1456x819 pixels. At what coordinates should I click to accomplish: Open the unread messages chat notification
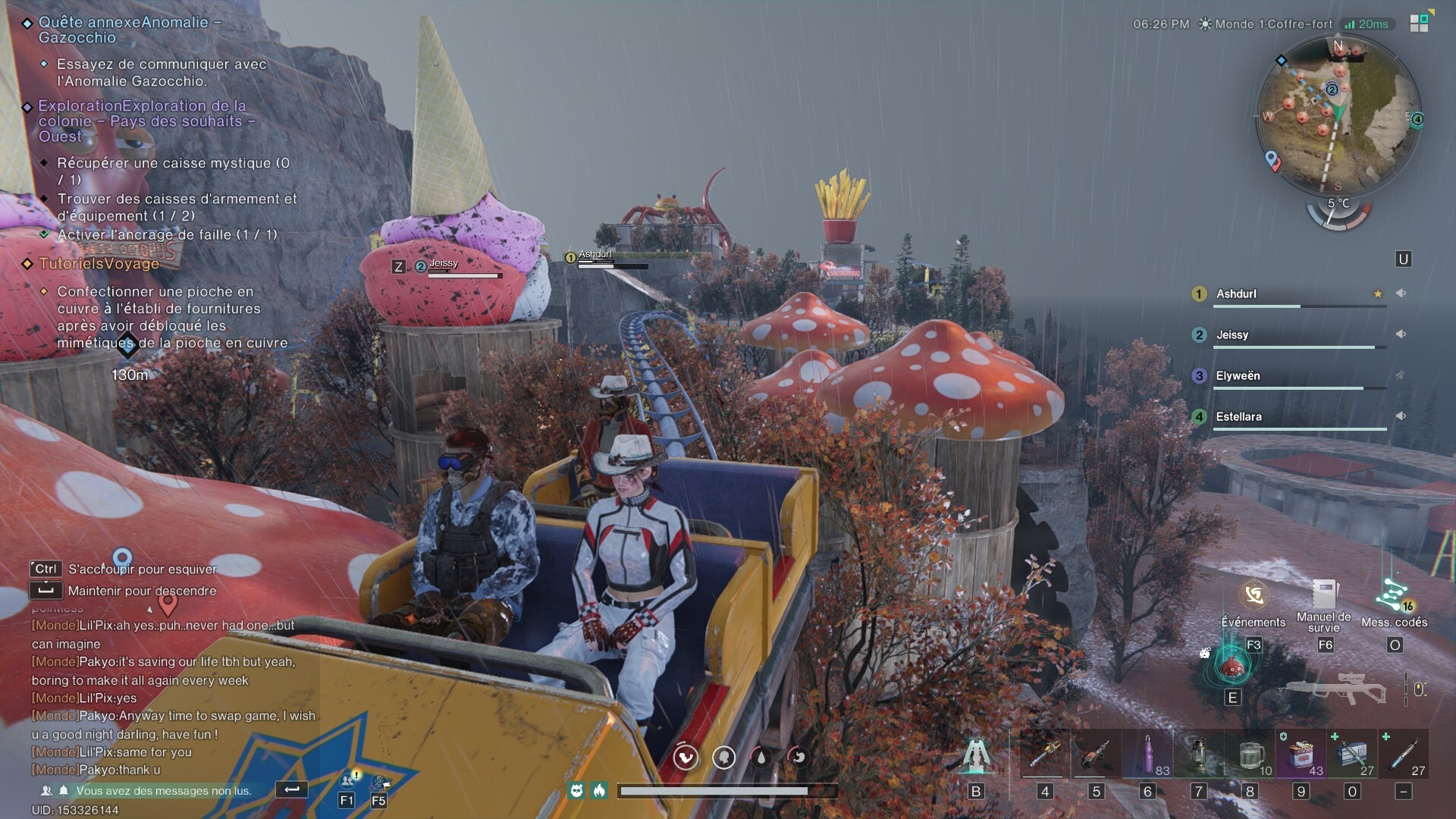tap(163, 791)
